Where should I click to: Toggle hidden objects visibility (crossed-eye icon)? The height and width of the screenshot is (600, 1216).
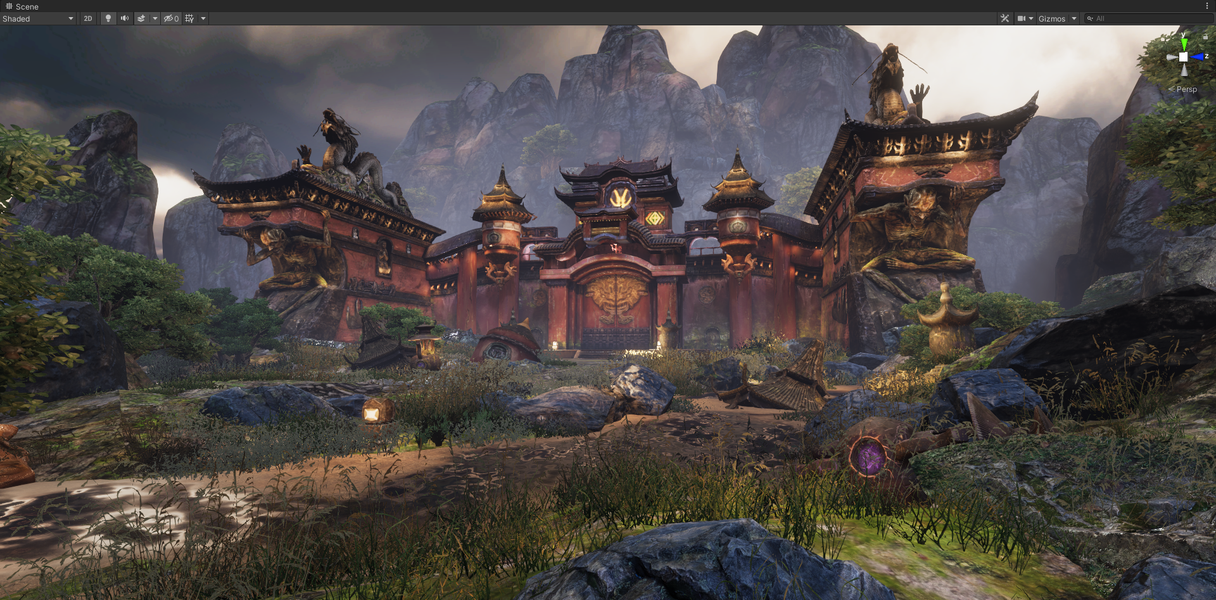click(170, 19)
